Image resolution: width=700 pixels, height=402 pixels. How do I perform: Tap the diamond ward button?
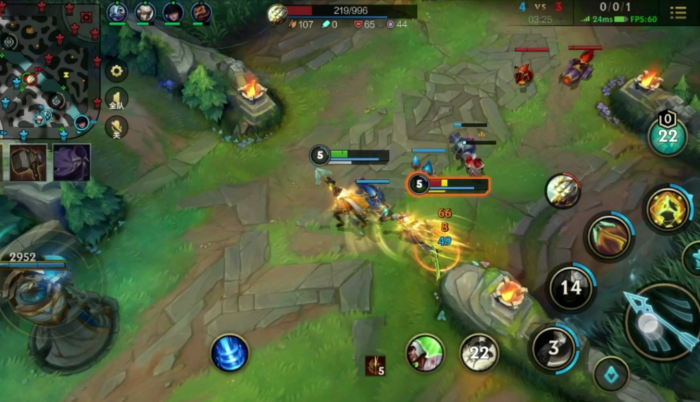pyautogui.click(x=610, y=376)
